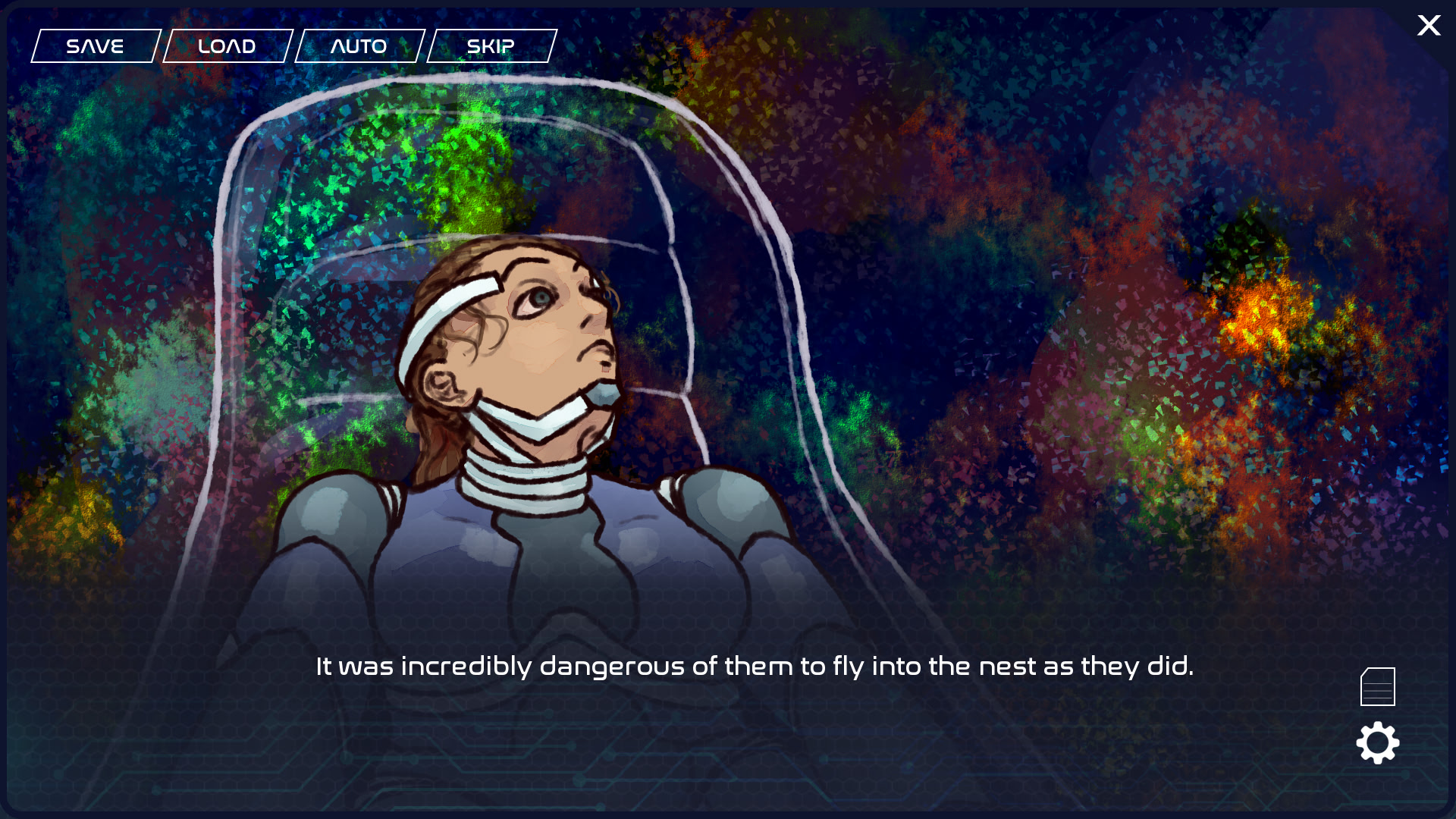Image resolution: width=1456 pixels, height=819 pixels.
Task: Click the SAVE button in the top bar
Action: (x=95, y=45)
